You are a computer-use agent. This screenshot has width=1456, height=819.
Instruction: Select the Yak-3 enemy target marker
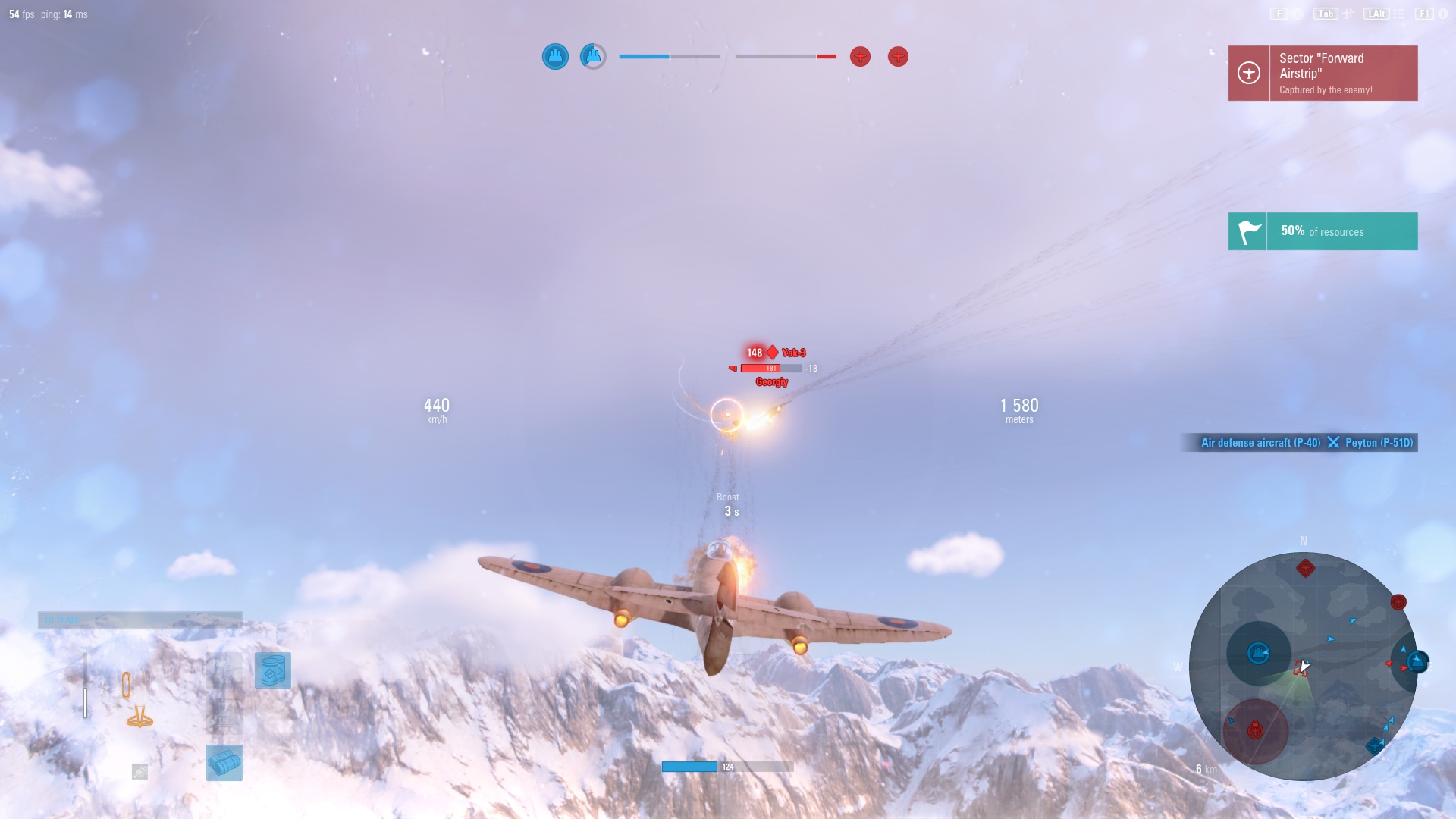(x=773, y=352)
